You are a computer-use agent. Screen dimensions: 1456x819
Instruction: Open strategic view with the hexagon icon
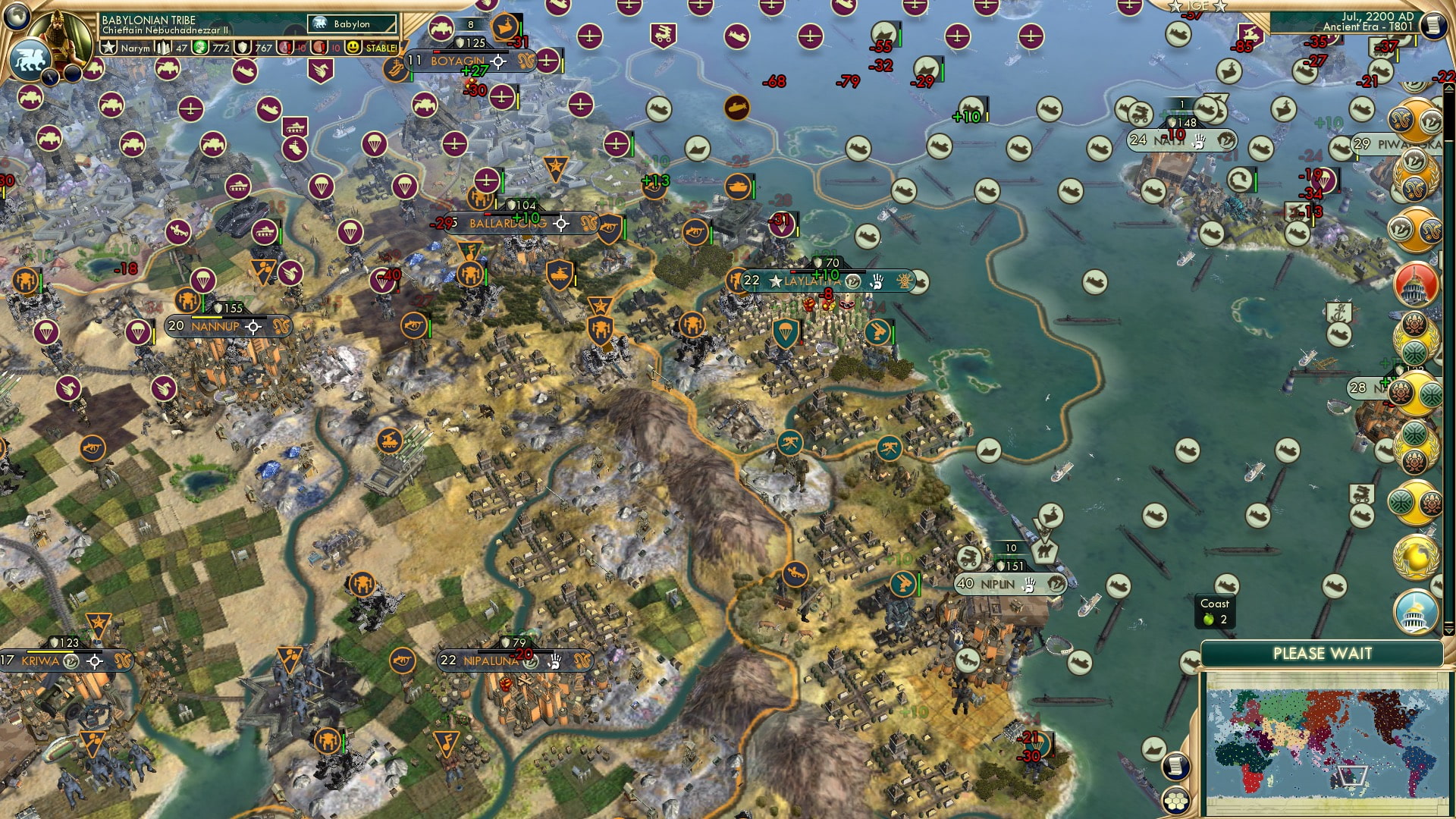[1175, 802]
